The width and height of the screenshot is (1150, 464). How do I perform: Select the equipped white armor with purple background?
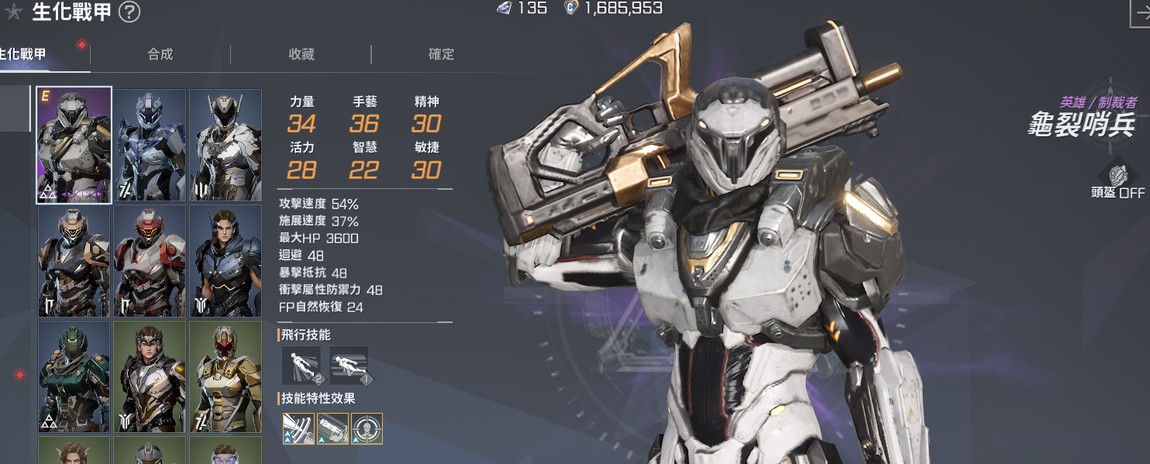(x=74, y=145)
